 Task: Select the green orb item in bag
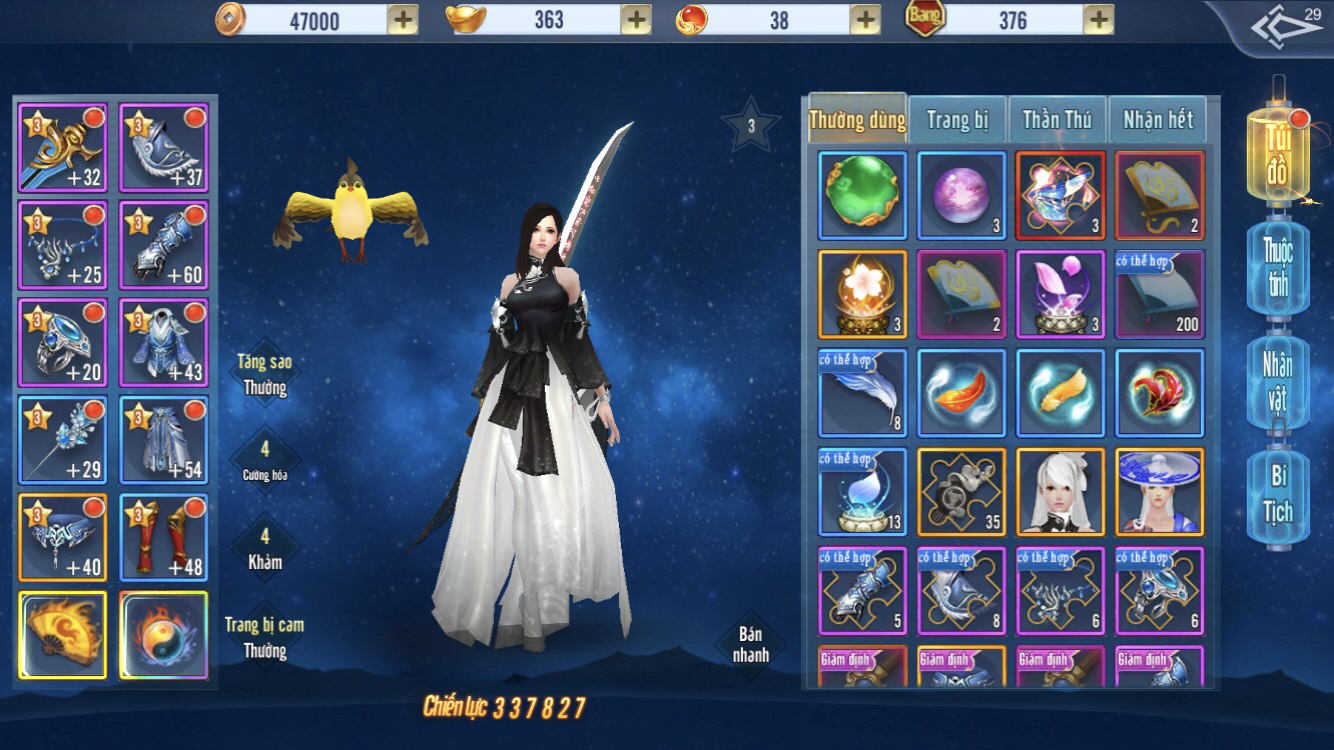(x=862, y=195)
